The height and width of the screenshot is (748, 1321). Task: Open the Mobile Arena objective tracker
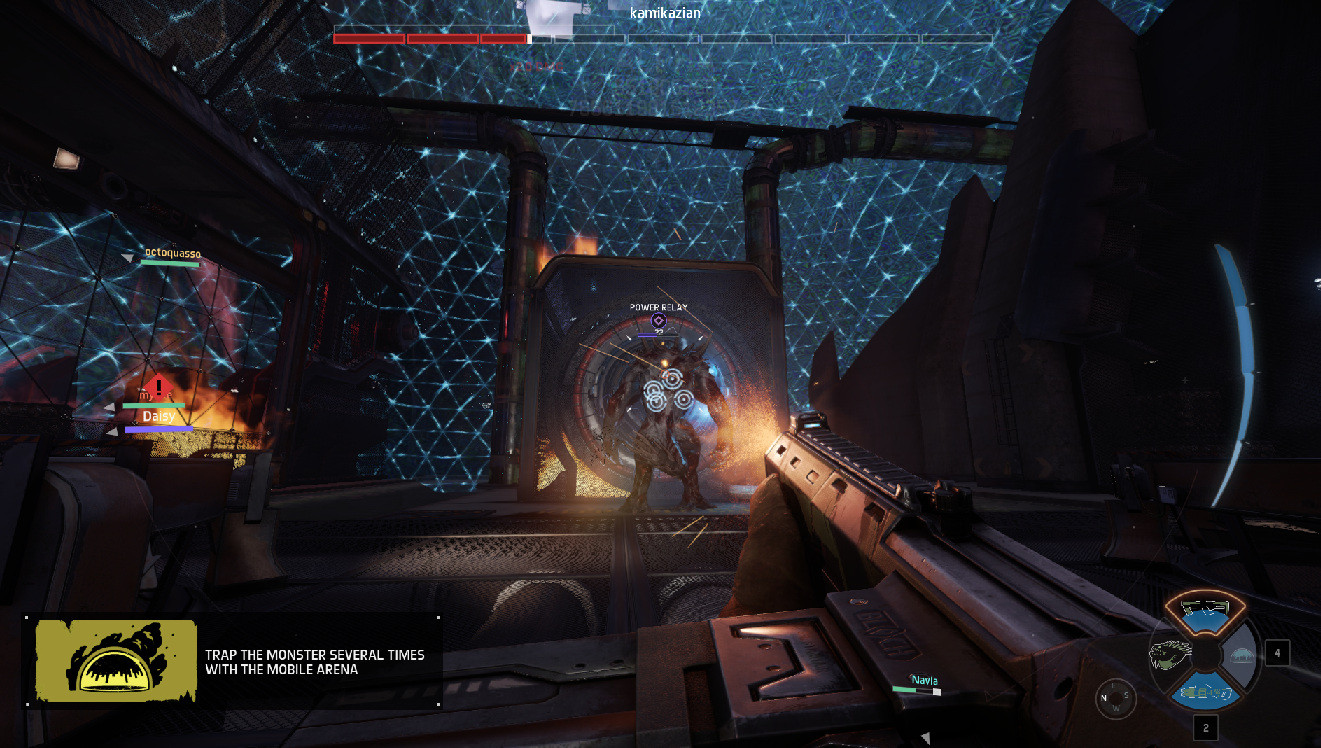click(x=232, y=661)
